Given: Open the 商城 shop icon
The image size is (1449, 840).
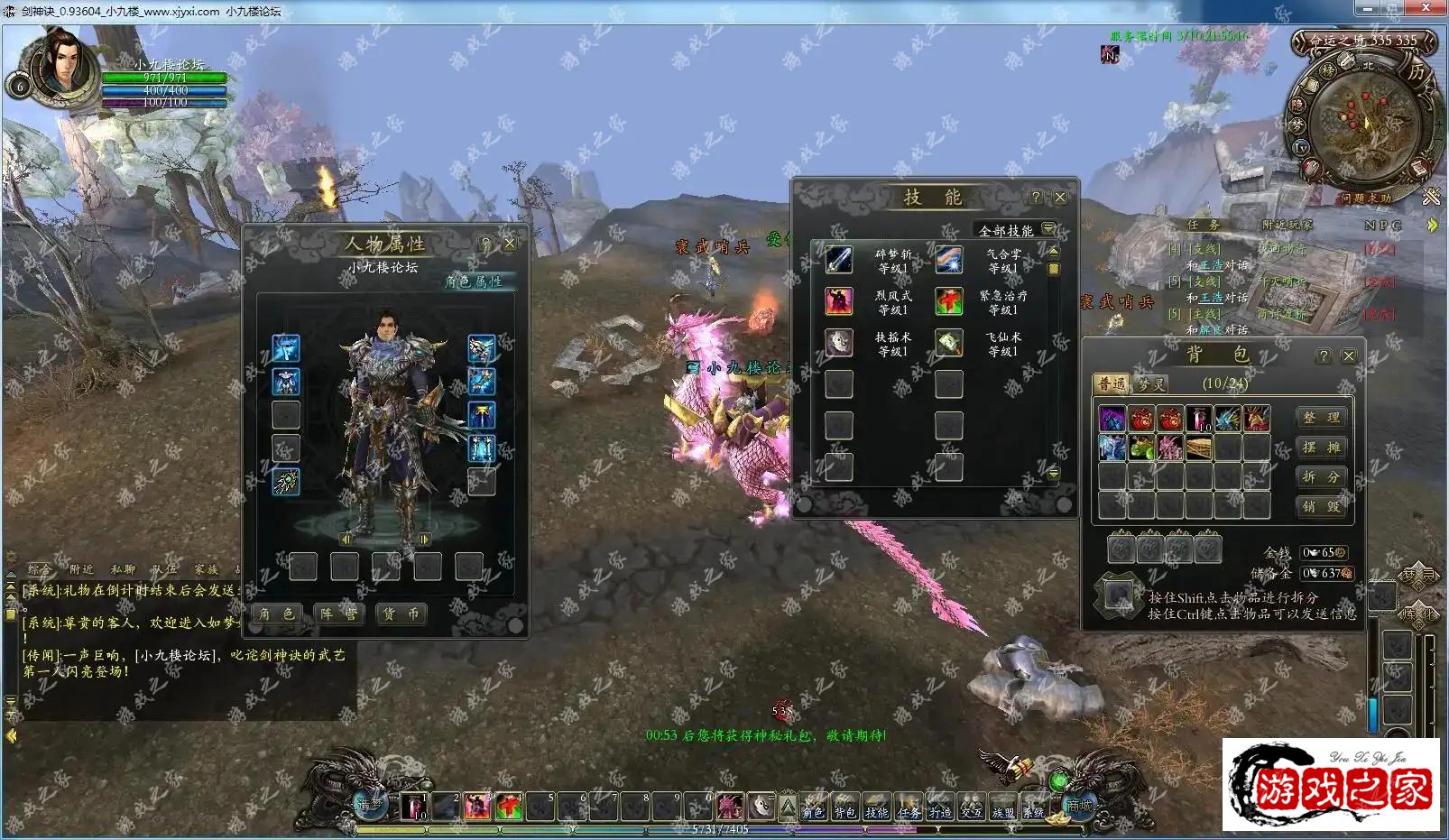Looking at the screenshot, I should [x=1079, y=807].
